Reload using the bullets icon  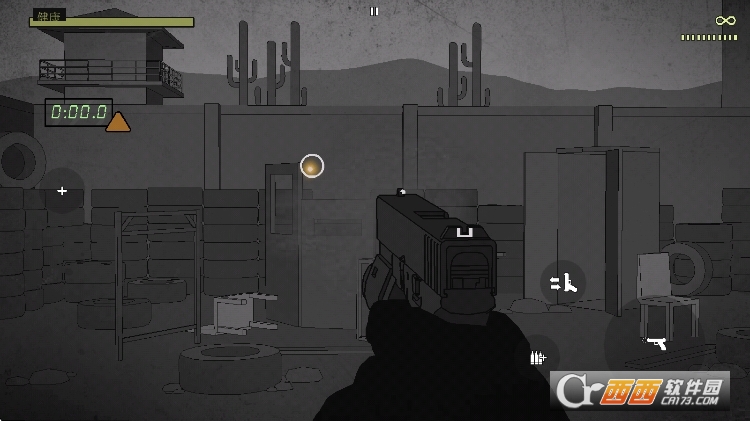coord(538,357)
